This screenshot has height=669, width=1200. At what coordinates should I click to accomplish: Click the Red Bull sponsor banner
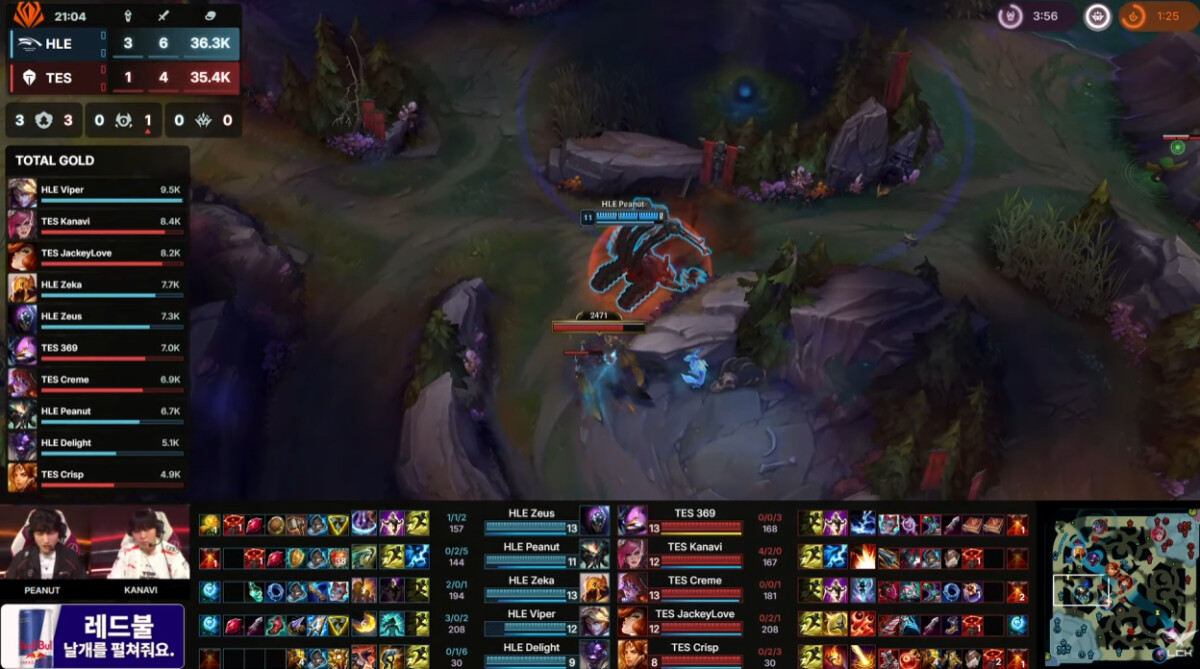[x=93, y=635]
